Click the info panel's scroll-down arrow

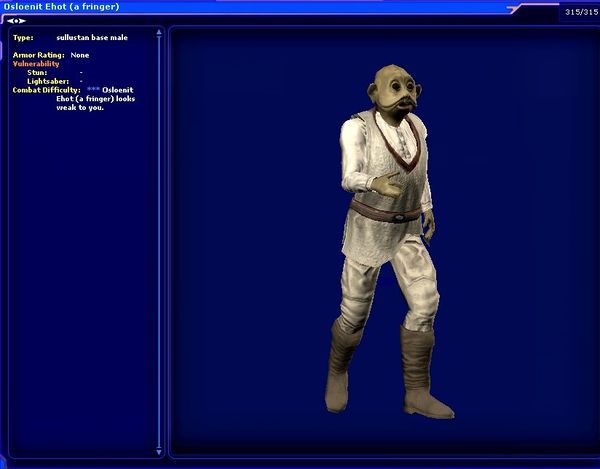(157, 452)
